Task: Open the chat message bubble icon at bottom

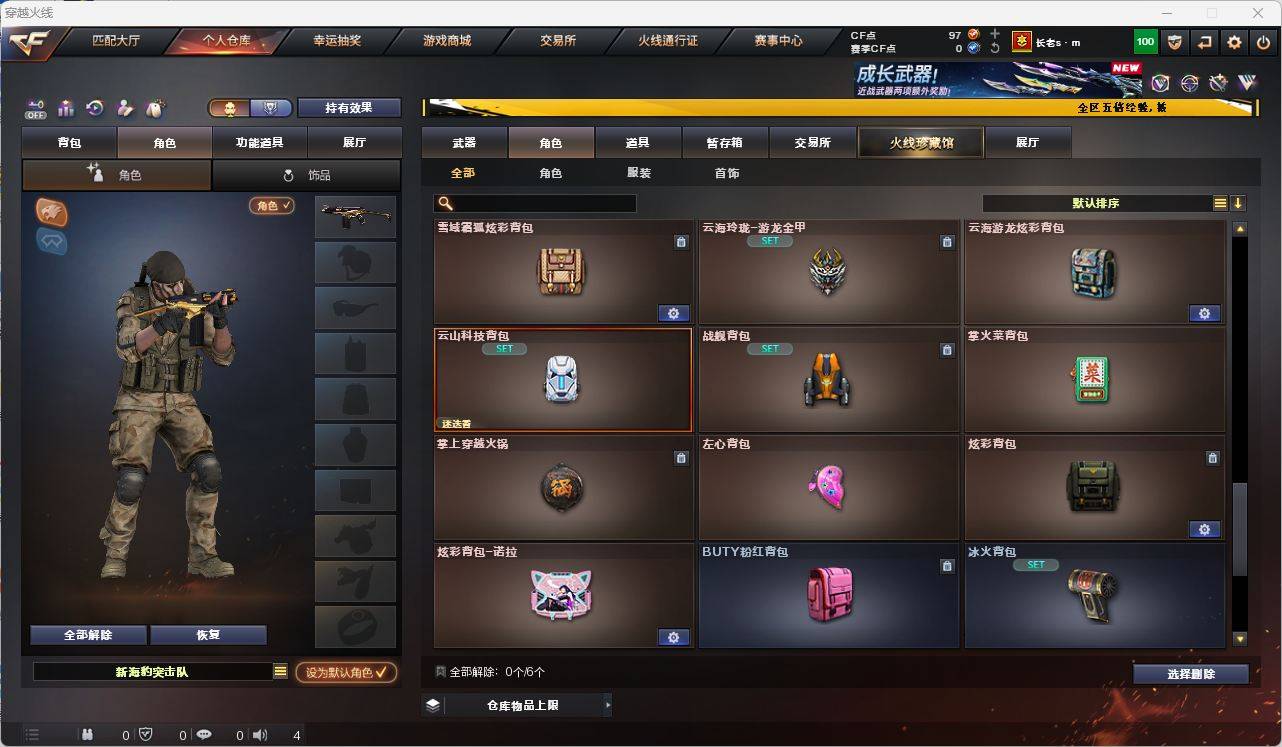Action: (x=204, y=736)
